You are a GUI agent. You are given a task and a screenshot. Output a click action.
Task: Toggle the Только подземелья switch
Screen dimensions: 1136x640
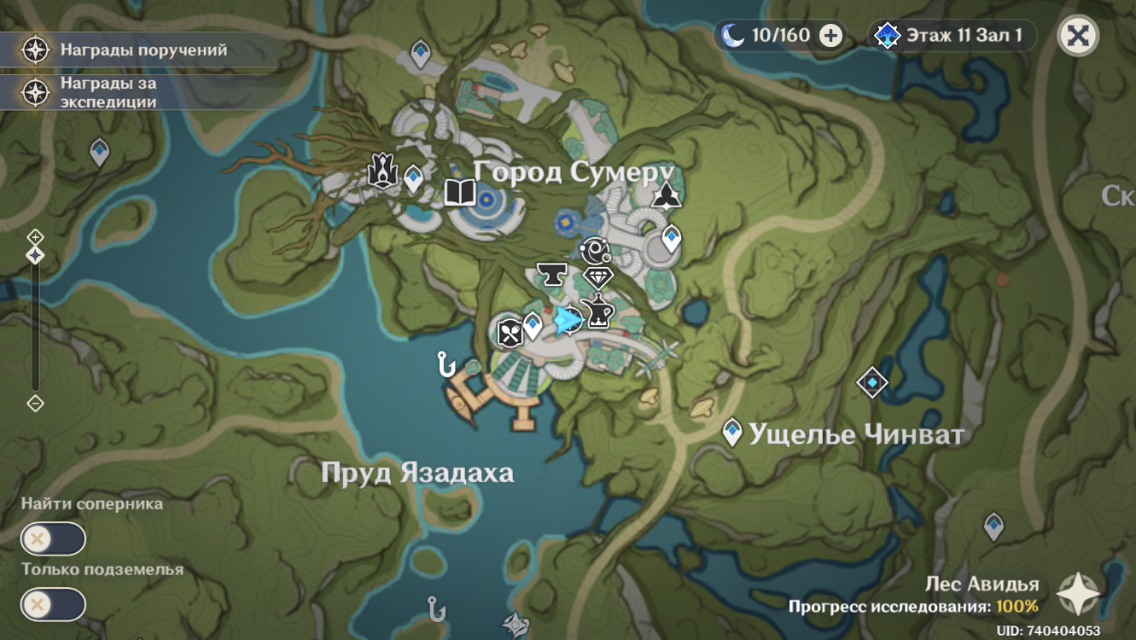[53, 604]
